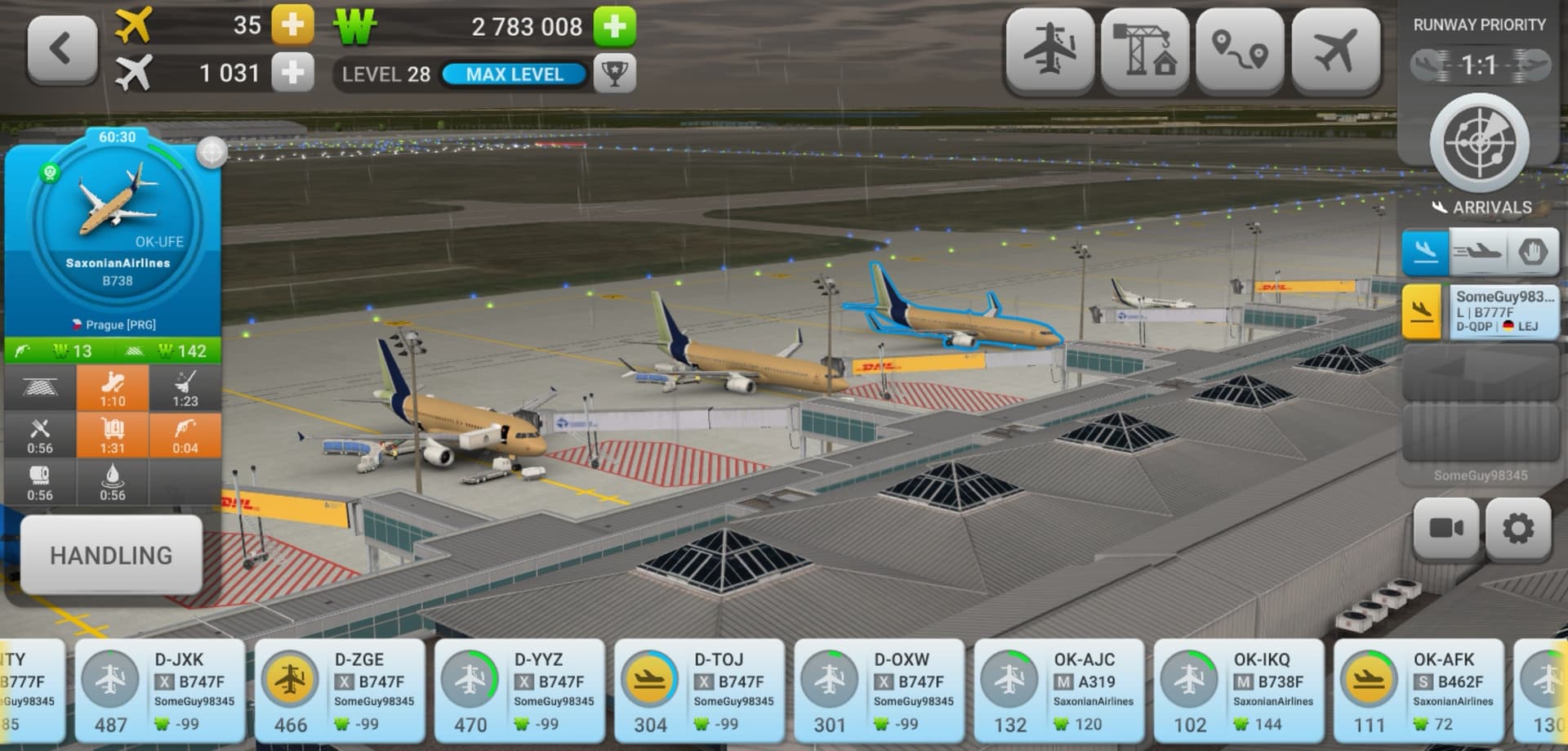The image size is (1568, 751).
Task: Open the trophy achievements button
Action: click(x=614, y=74)
